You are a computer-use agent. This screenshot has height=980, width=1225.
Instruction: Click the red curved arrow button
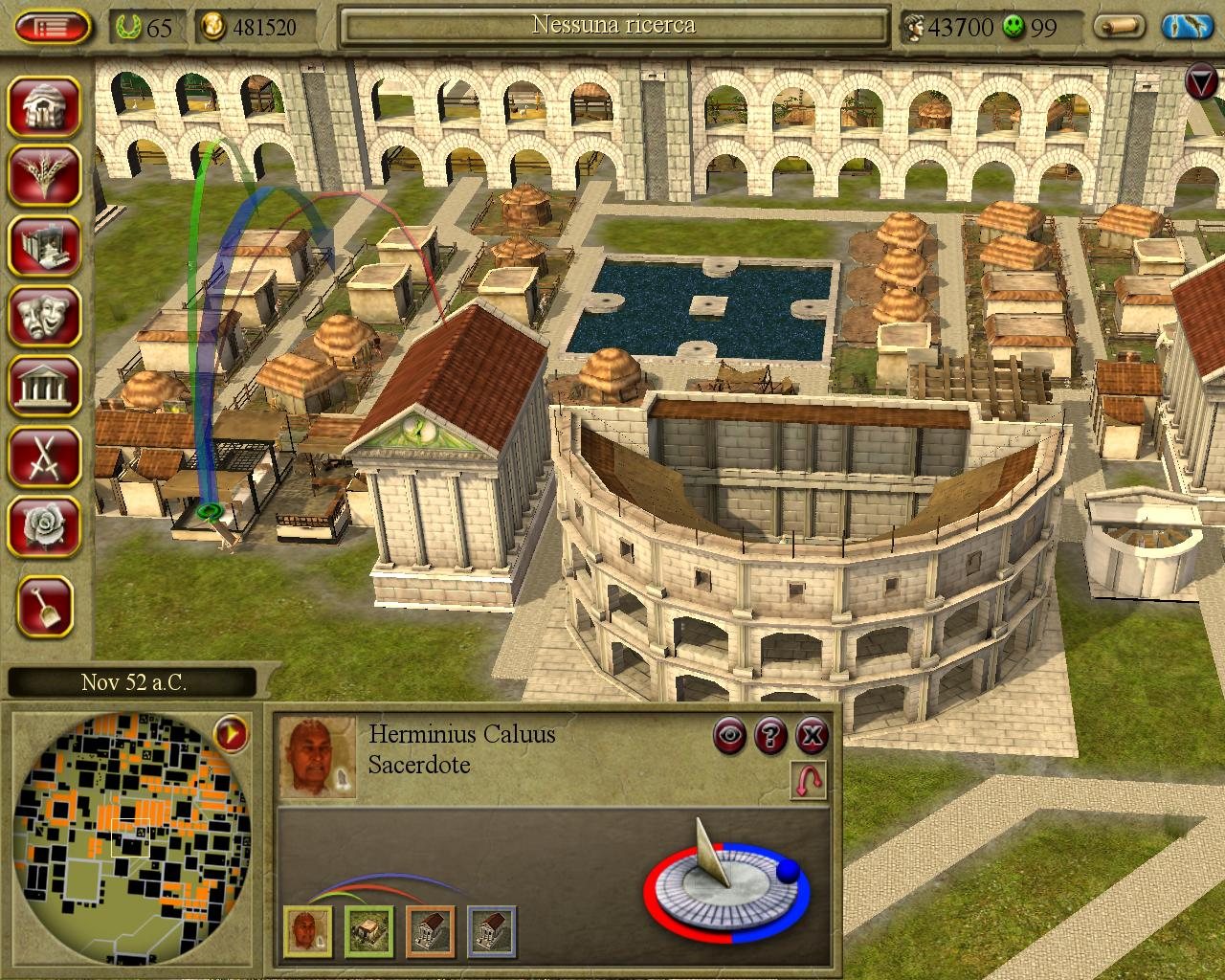pyautogui.click(x=810, y=781)
